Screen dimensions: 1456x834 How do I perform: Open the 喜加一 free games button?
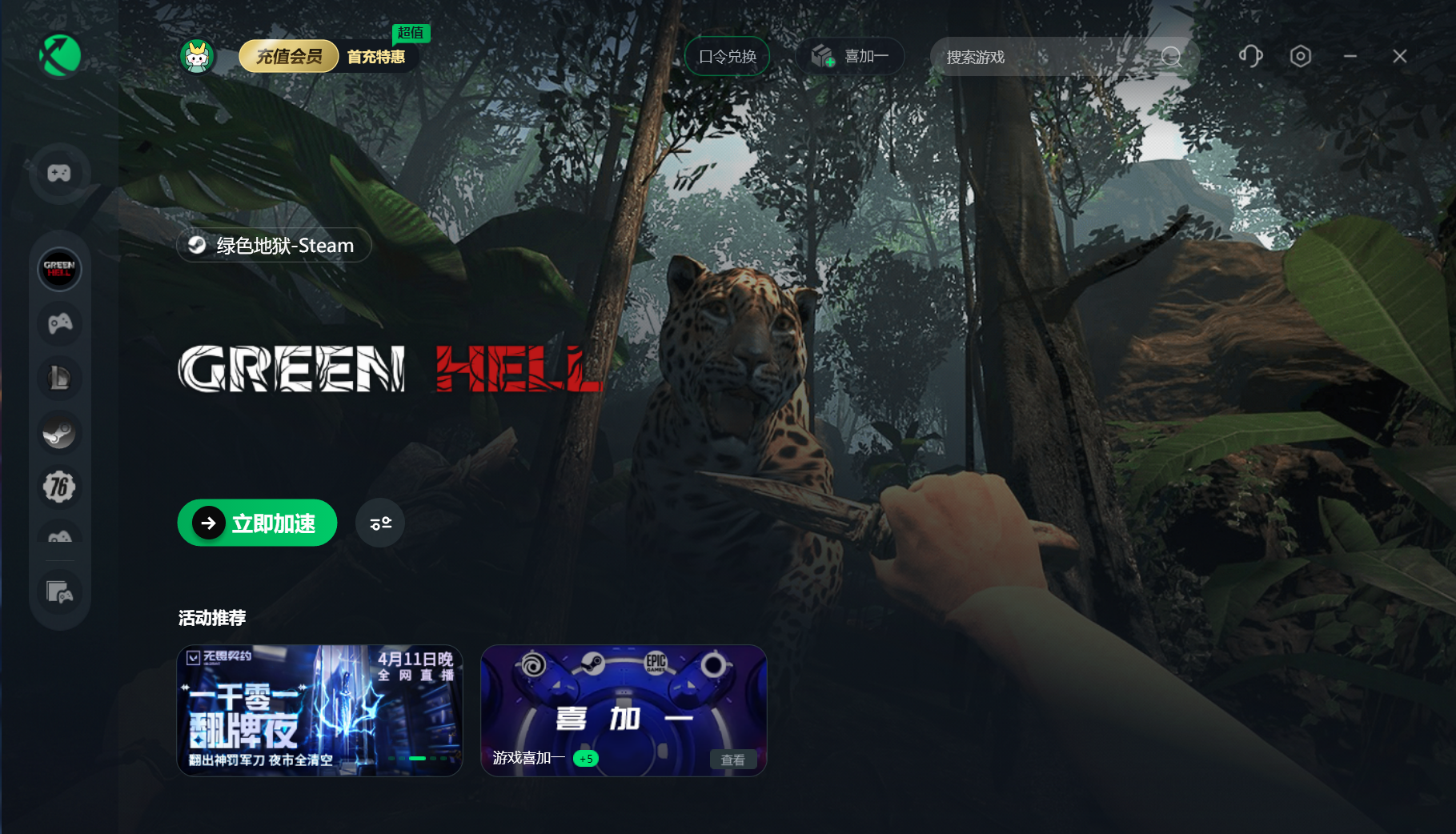pyautogui.click(x=850, y=57)
